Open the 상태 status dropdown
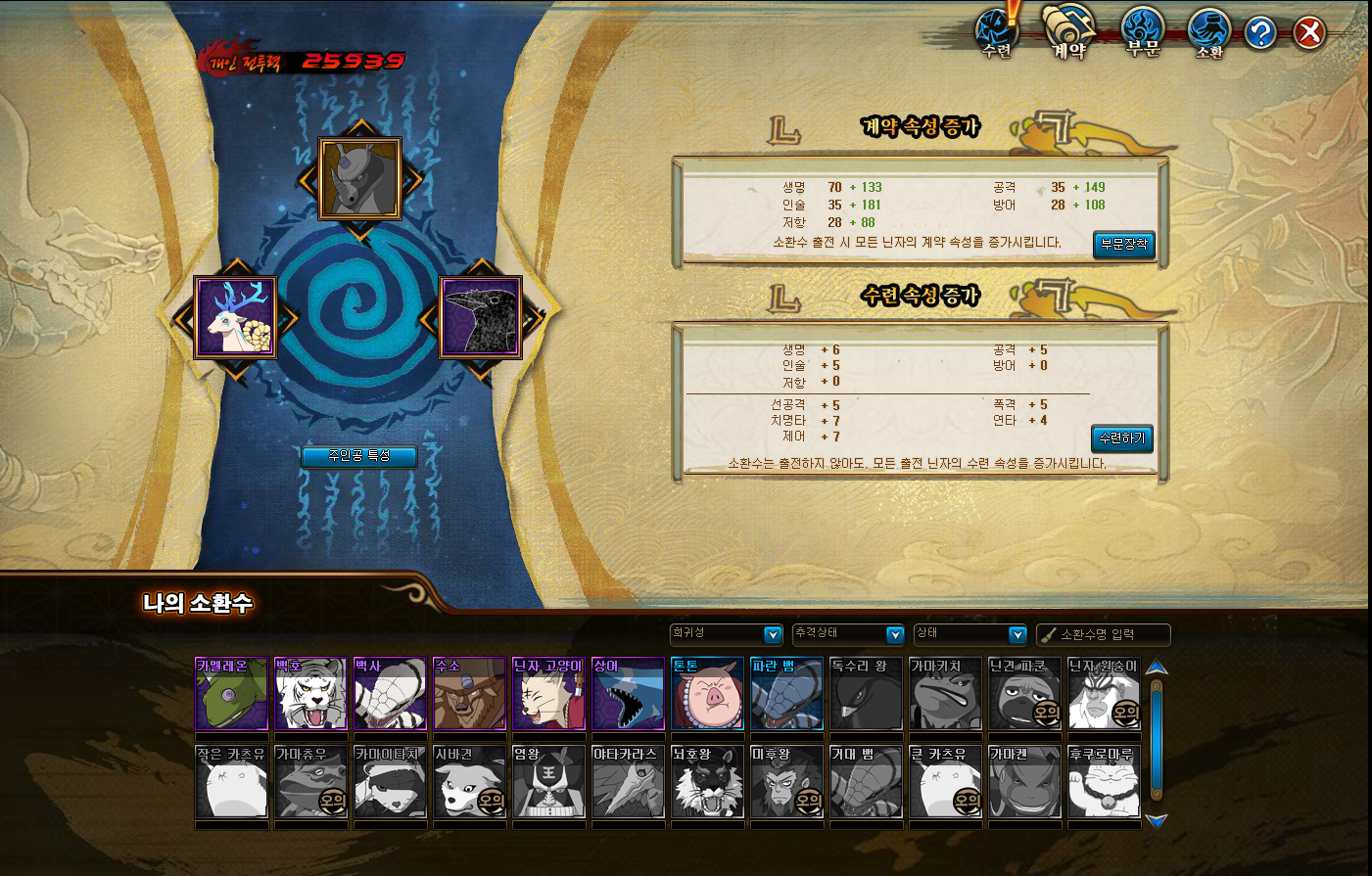The height and width of the screenshot is (876, 1372). [970, 634]
